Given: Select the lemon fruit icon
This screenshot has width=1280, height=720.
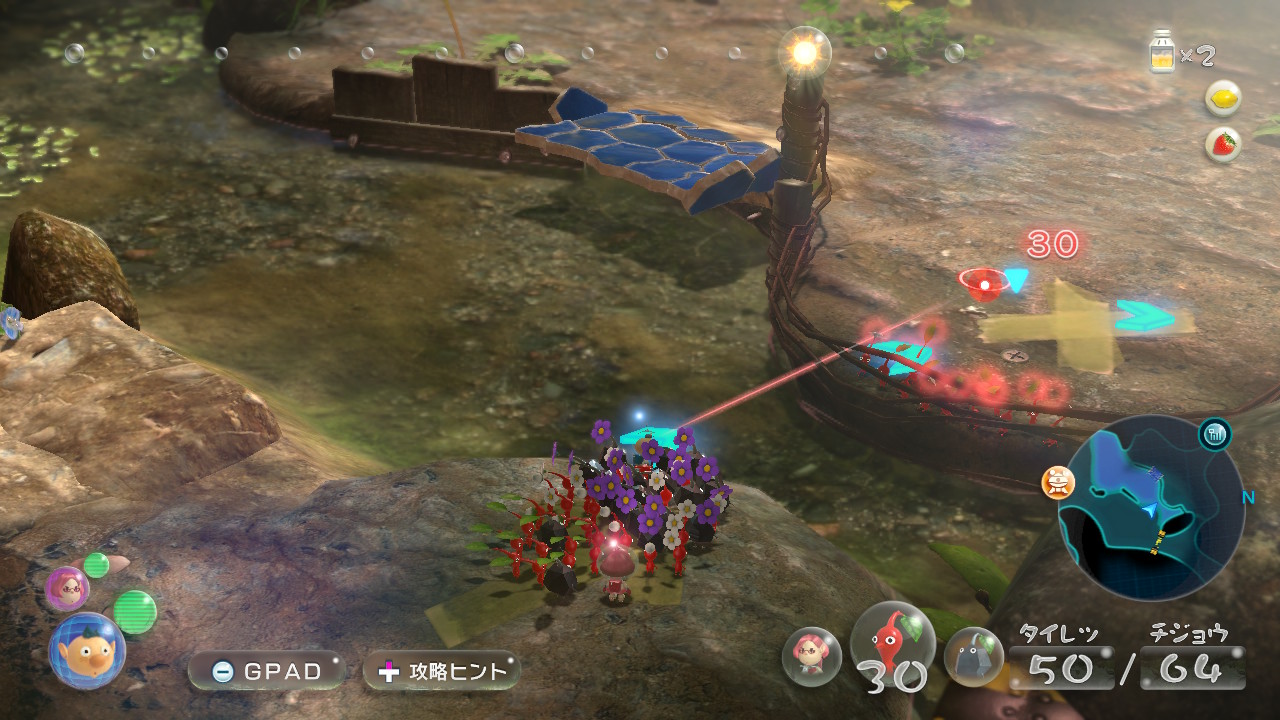Looking at the screenshot, I should [1223, 98].
